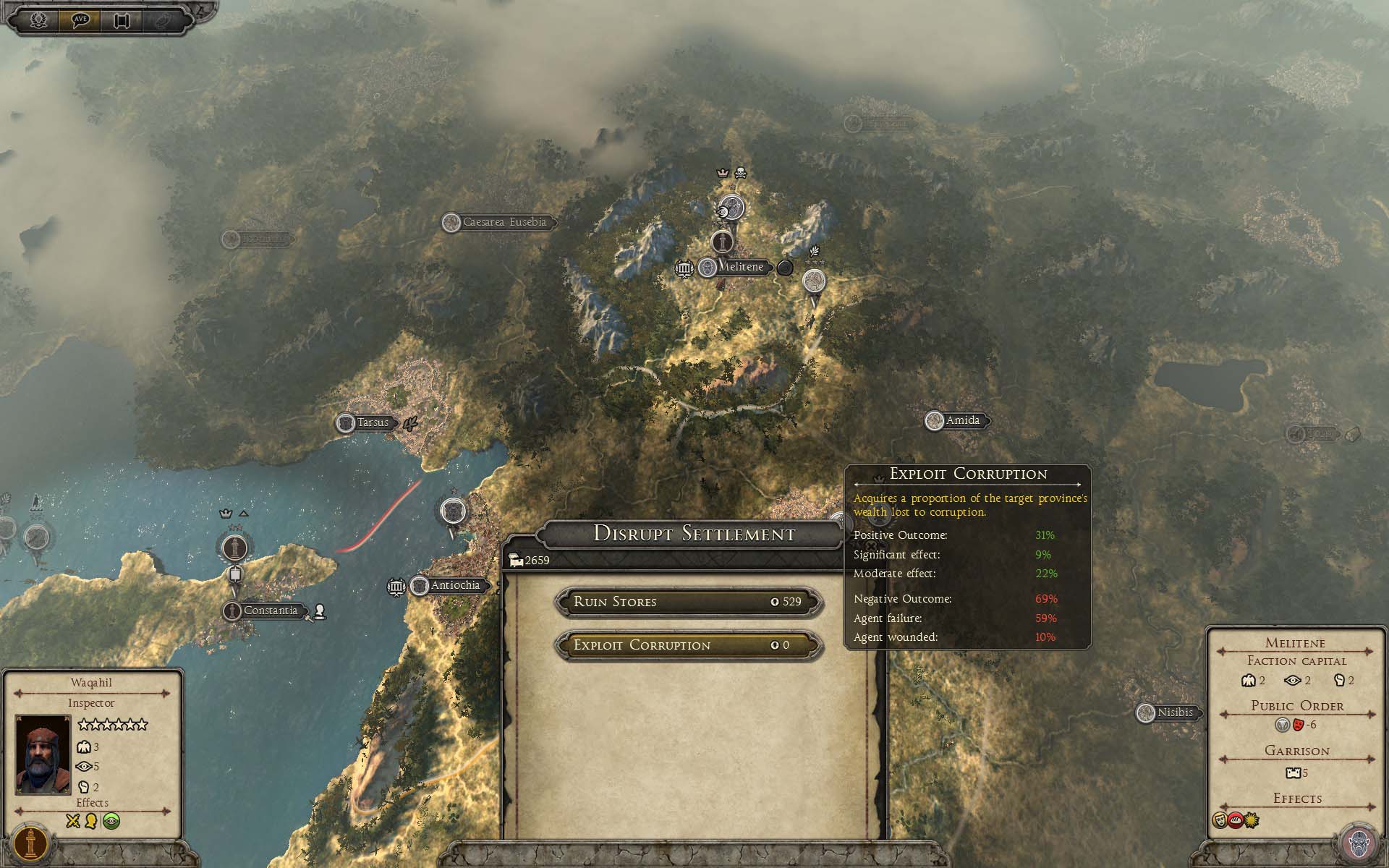
Task: Inspect the yellow face mask effect icon
Action: click(1220, 820)
